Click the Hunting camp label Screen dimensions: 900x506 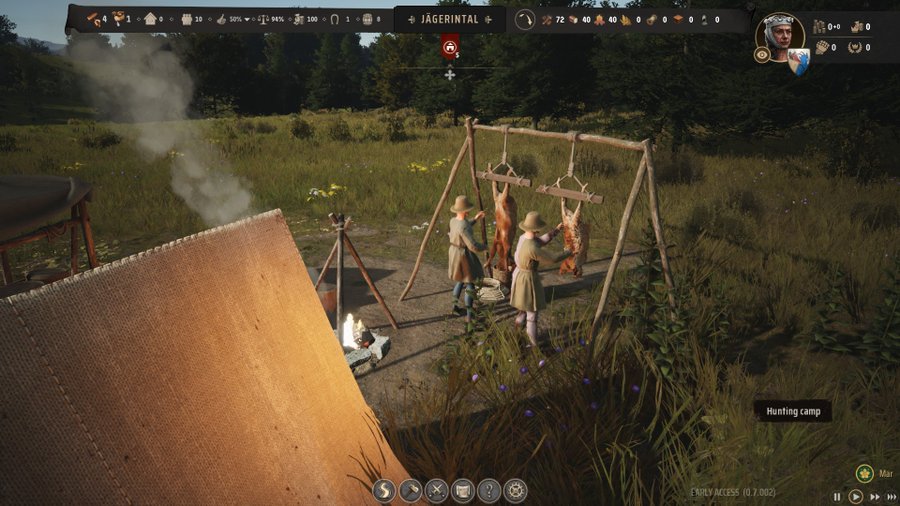(792, 411)
